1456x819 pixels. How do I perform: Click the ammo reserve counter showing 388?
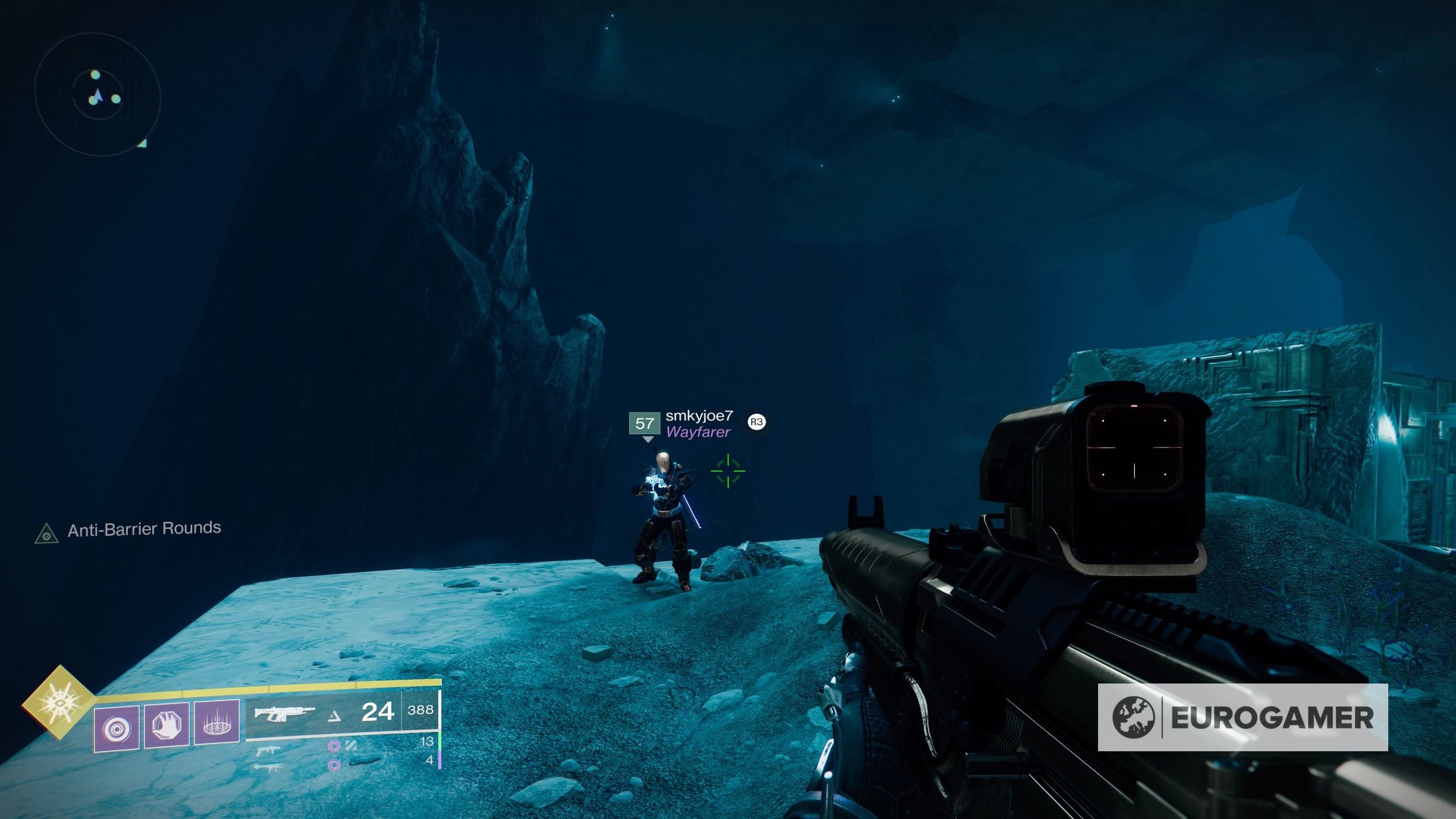pyautogui.click(x=423, y=712)
